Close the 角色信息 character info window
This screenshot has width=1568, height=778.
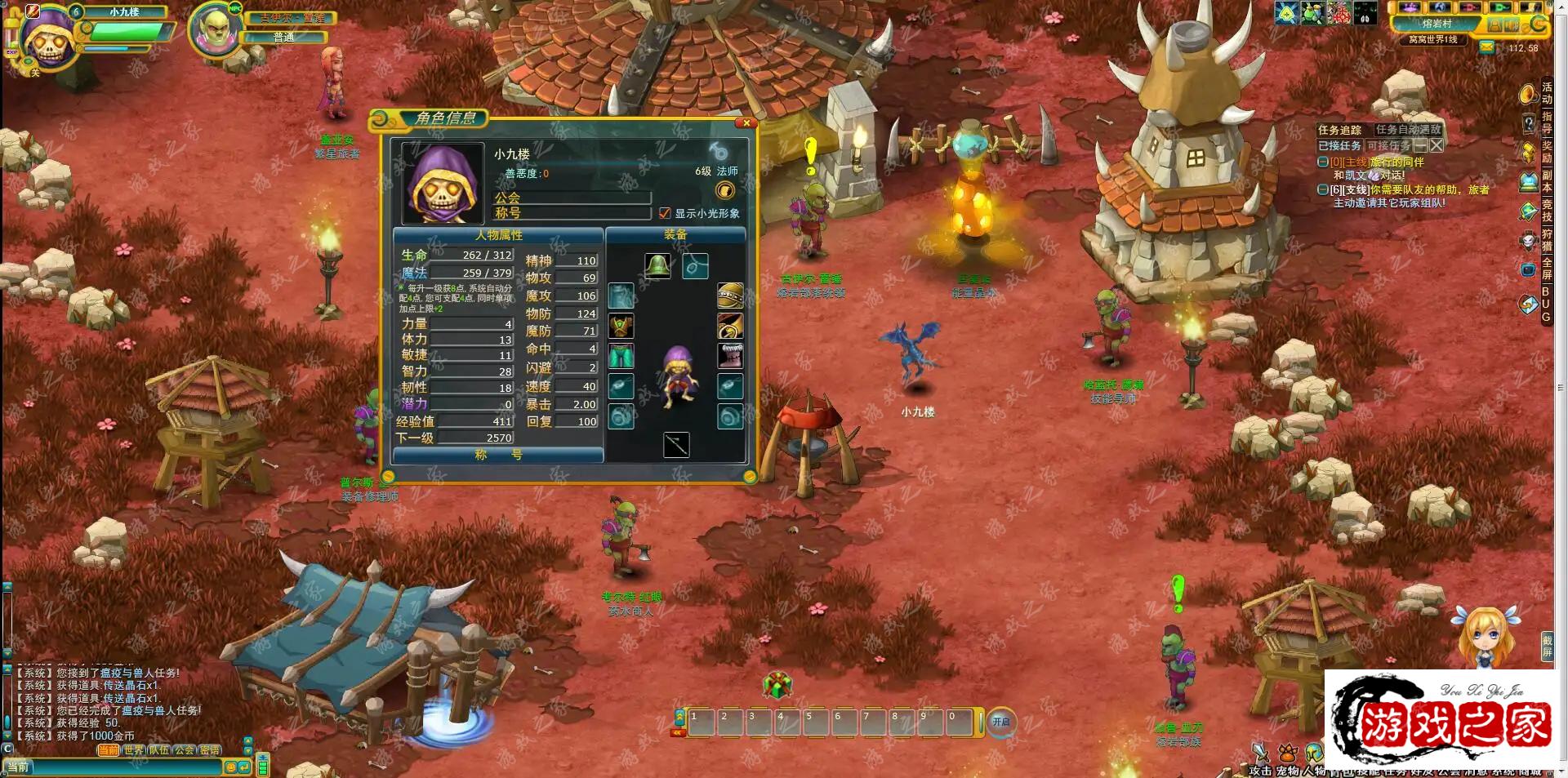click(746, 123)
